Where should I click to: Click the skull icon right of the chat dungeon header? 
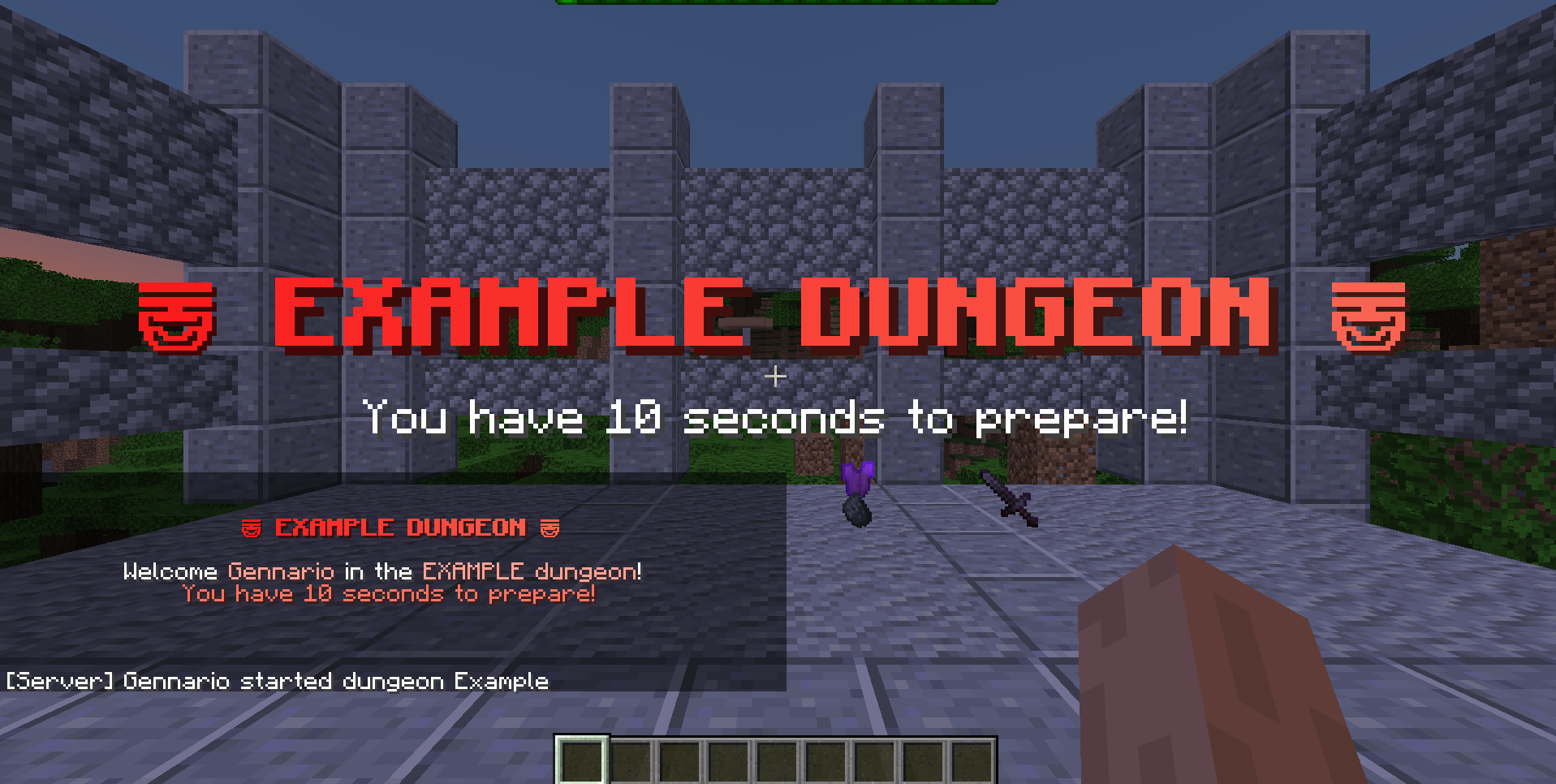[x=551, y=528]
